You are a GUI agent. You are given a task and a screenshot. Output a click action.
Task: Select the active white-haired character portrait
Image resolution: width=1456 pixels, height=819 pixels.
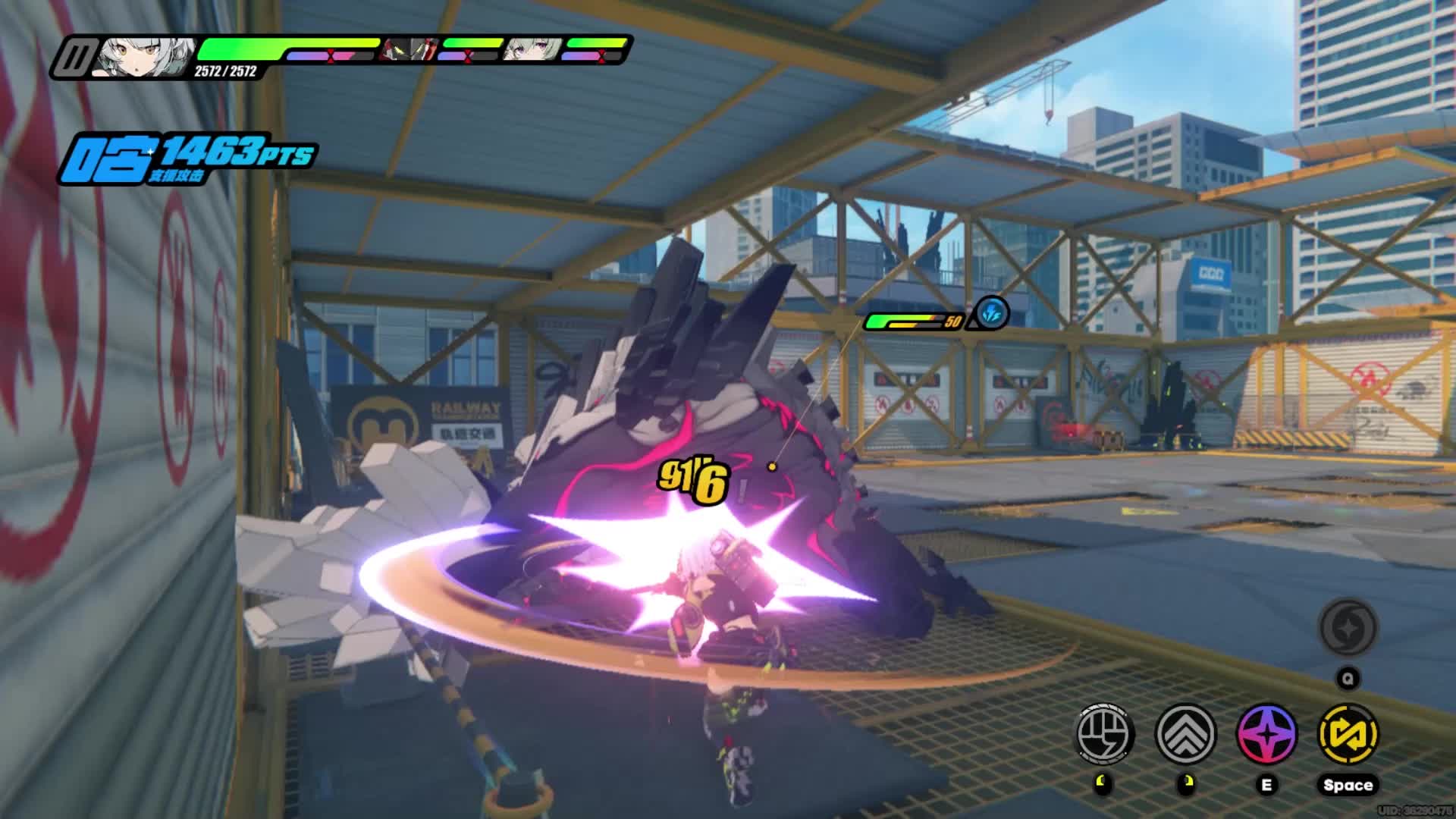click(x=146, y=57)
